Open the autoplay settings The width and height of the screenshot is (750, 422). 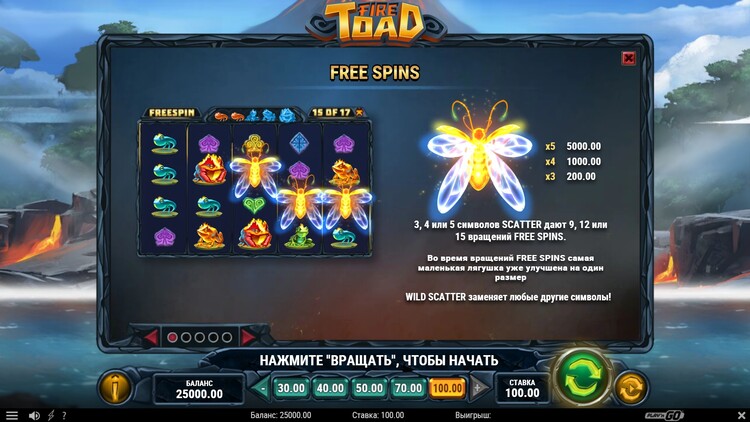pos(630,388)
